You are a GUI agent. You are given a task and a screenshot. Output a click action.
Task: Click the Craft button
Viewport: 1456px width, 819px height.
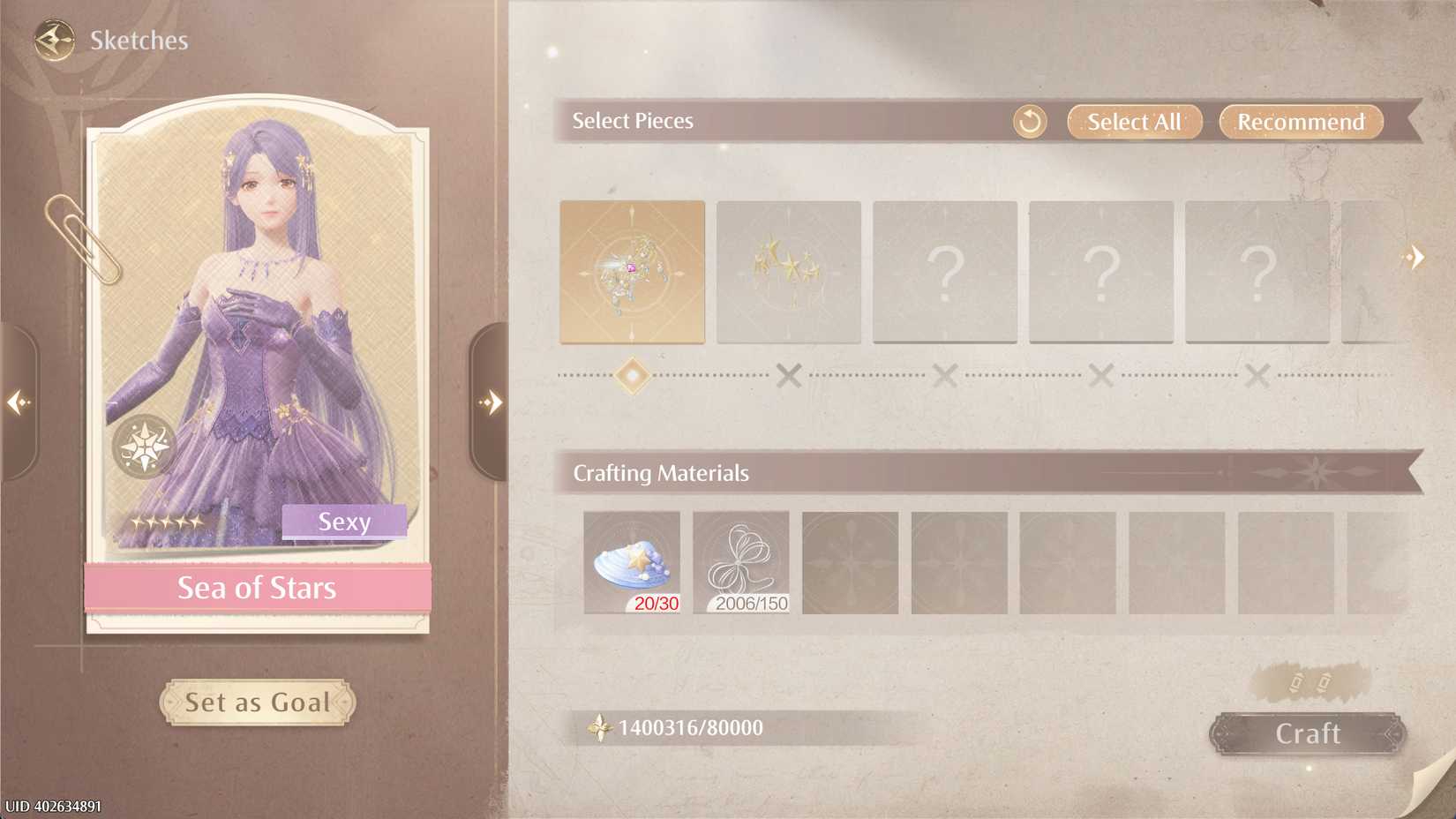(x=1308, y=733)
